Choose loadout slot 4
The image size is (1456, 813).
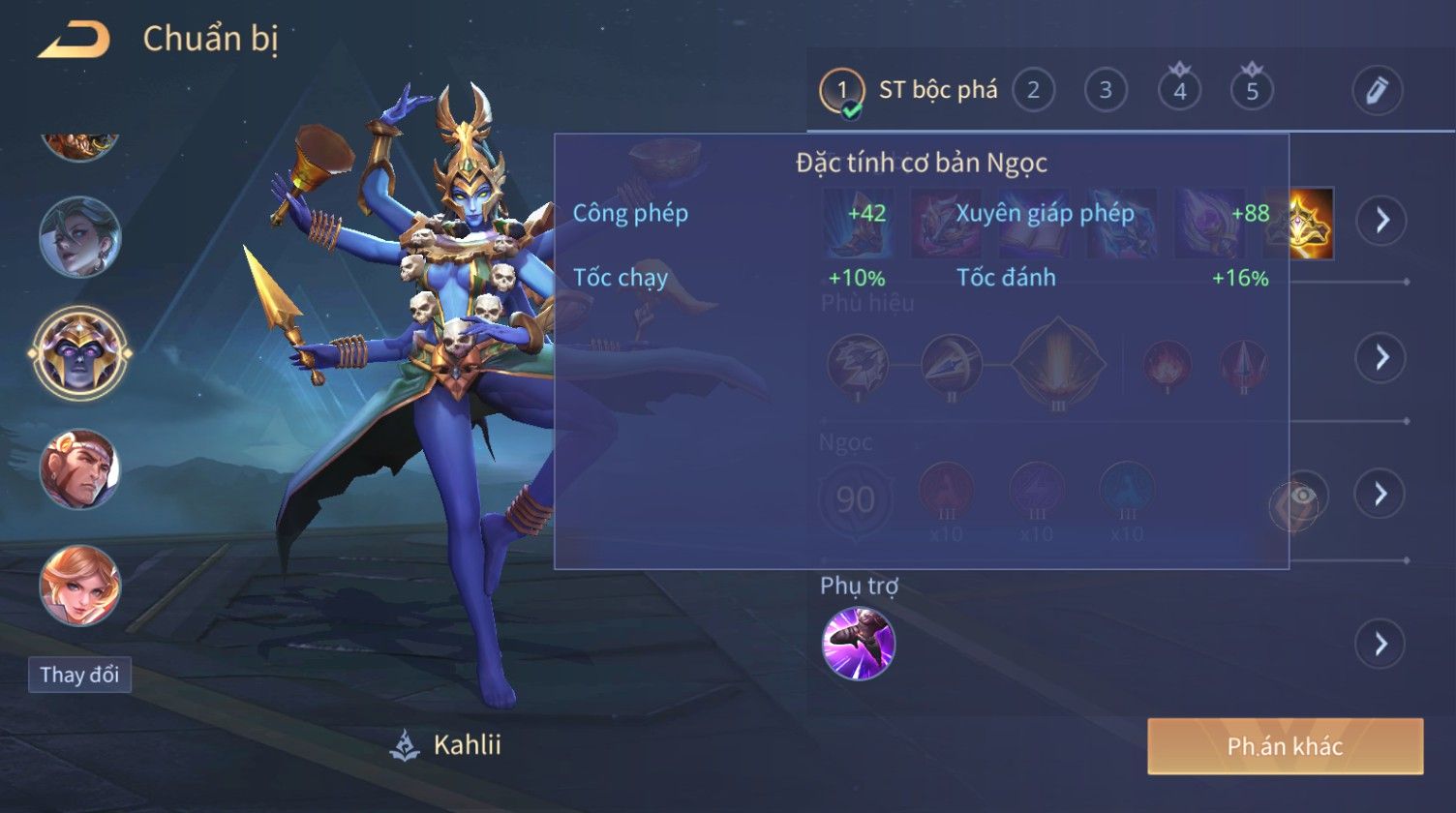[1179, 91]
